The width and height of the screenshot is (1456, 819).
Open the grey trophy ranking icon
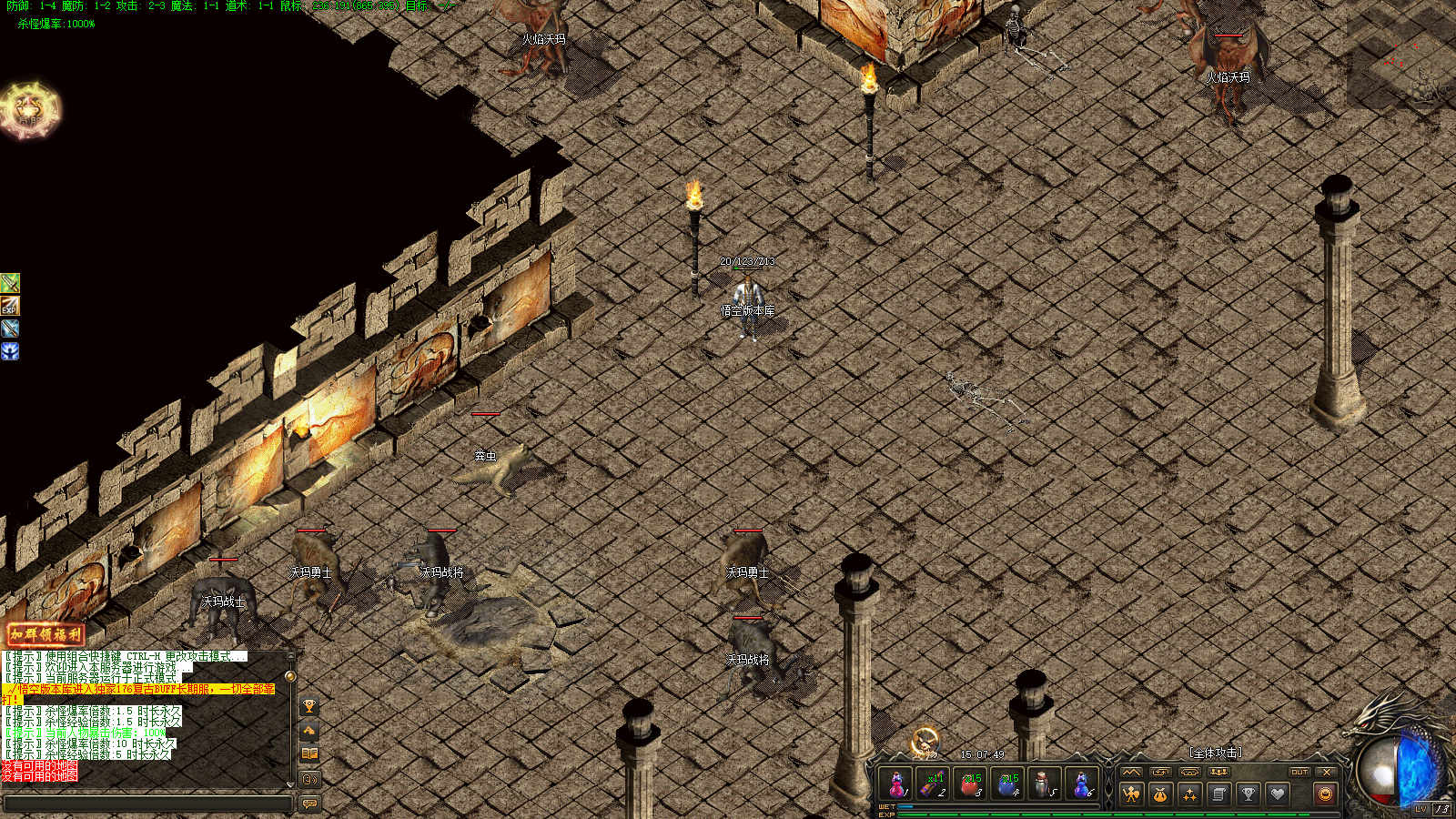tap(1249, 794)
